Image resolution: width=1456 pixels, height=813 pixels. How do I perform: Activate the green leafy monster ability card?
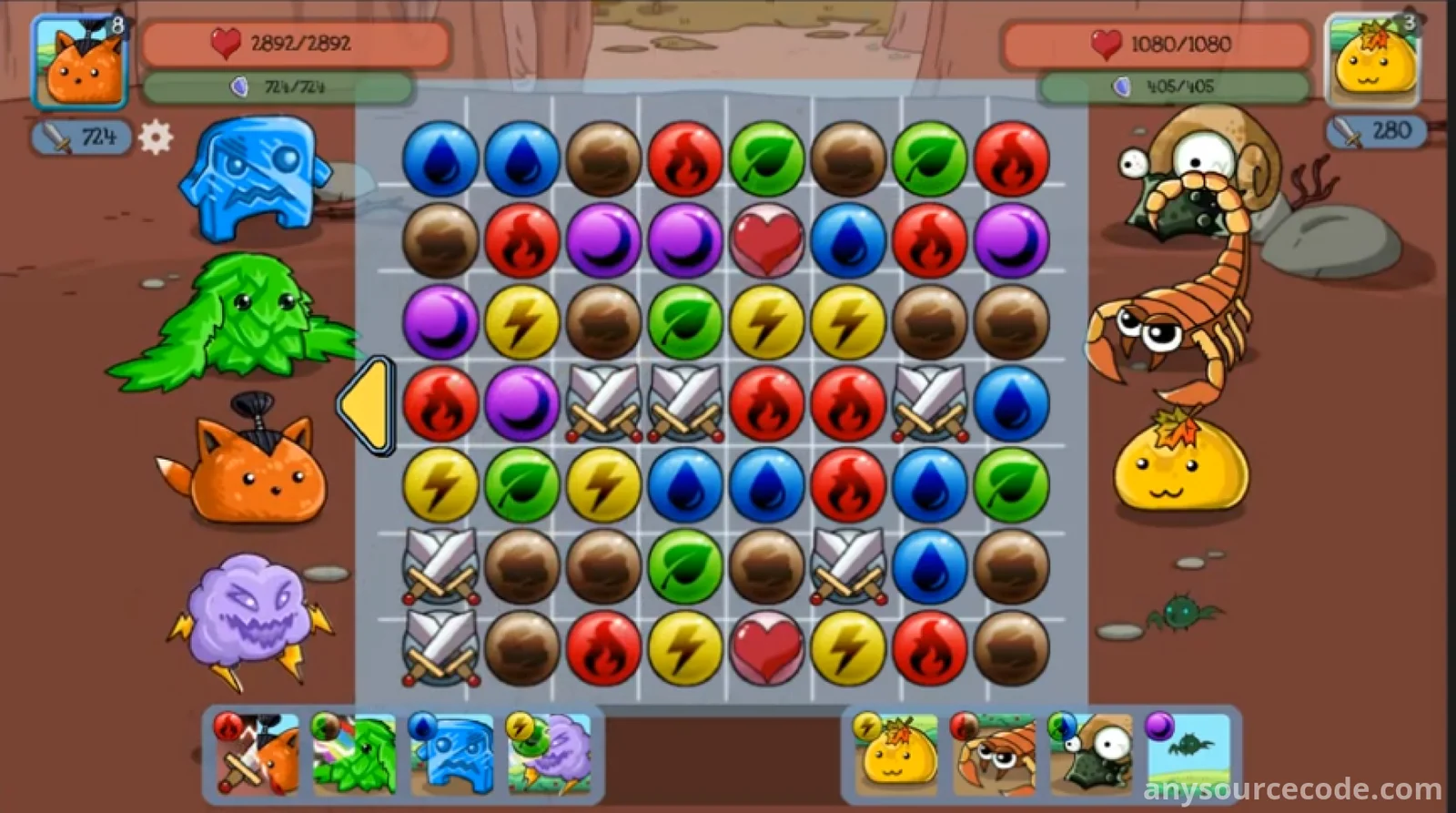pyautogui.click(x=354, y=753)
